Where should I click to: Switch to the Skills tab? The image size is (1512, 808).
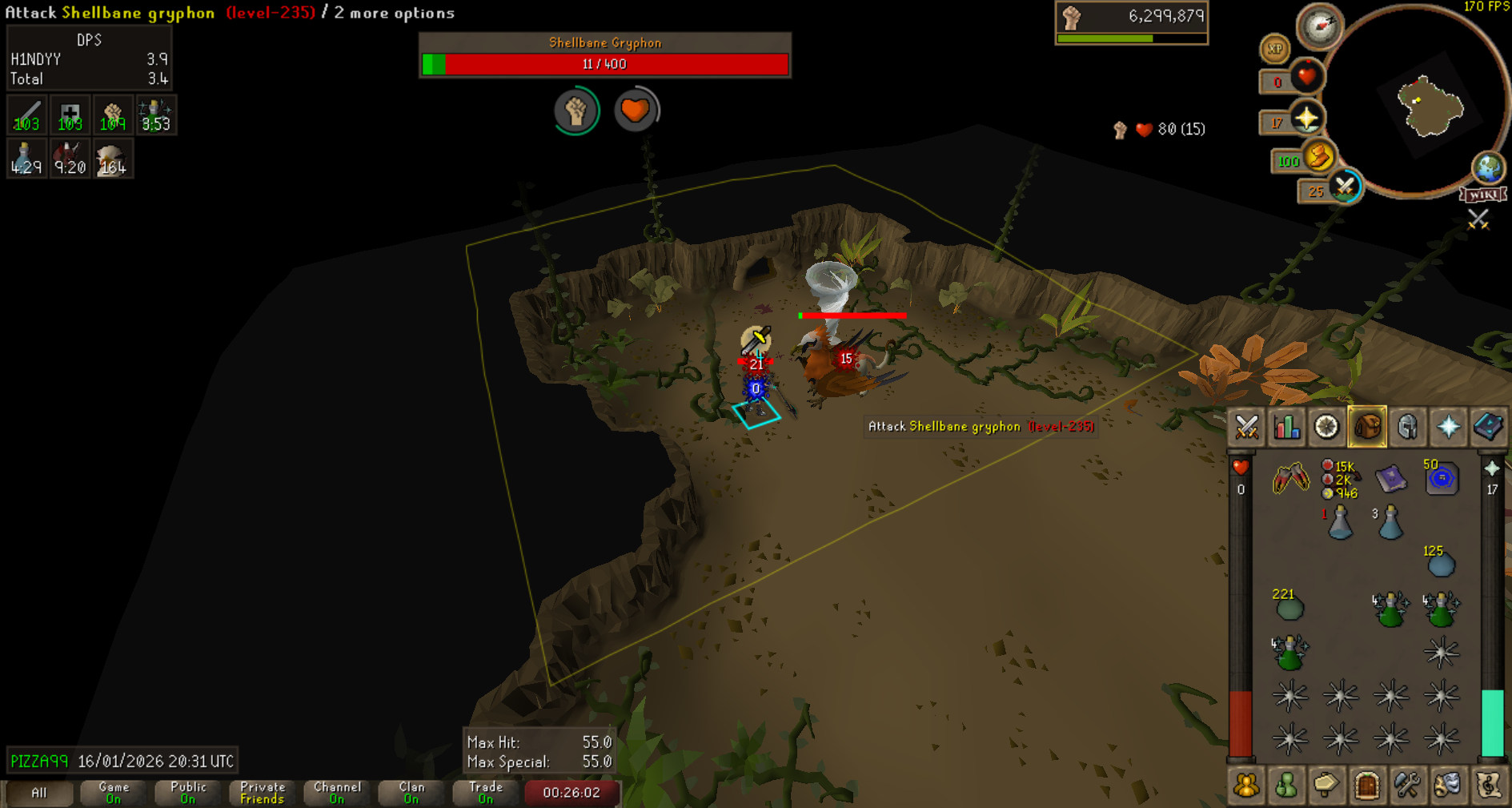click(1286, 427)
